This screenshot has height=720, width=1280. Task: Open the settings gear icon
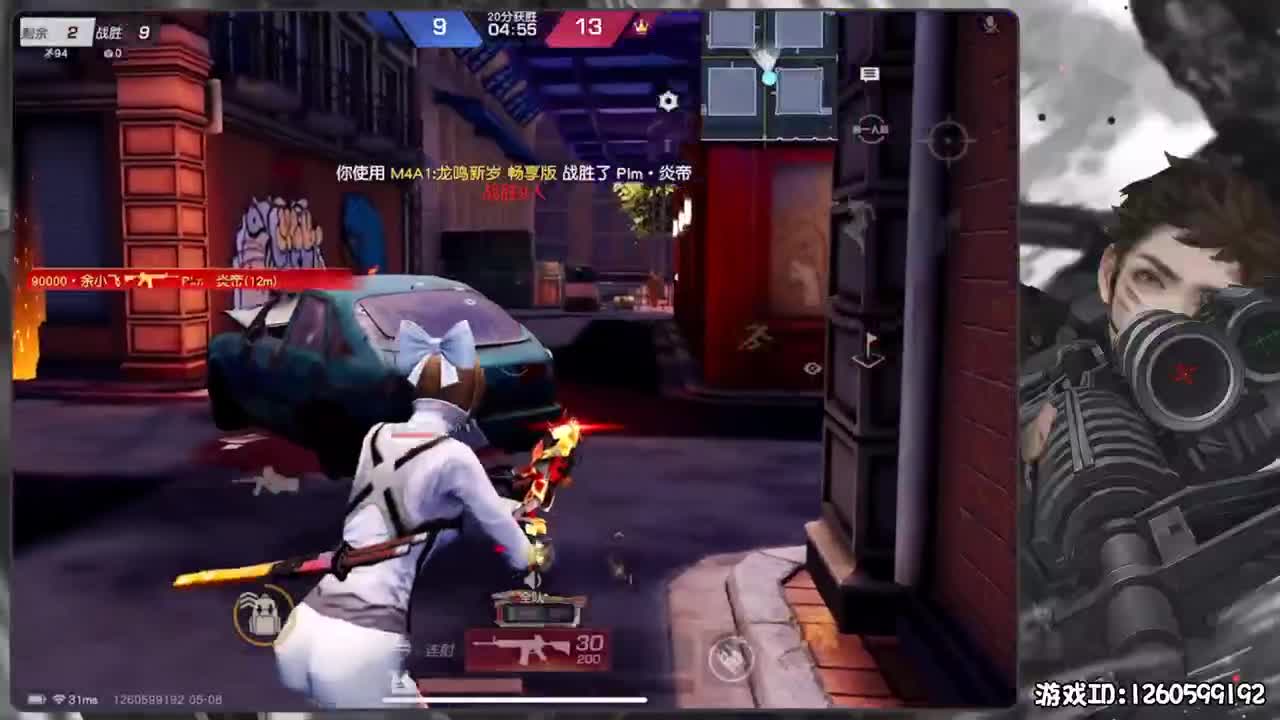click(668, 100)
